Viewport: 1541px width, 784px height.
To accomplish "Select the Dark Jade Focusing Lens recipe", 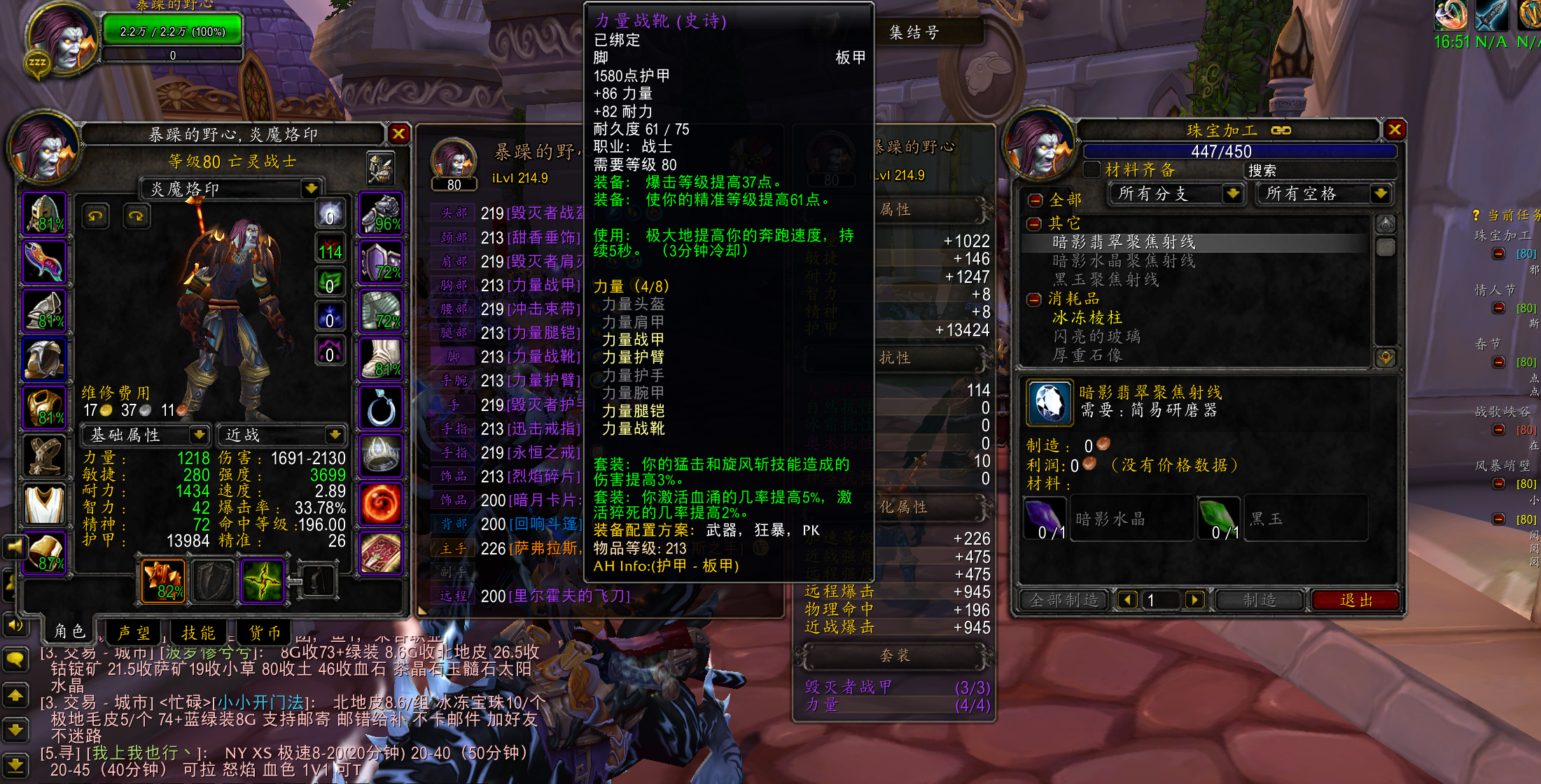I will point(1123,242).
